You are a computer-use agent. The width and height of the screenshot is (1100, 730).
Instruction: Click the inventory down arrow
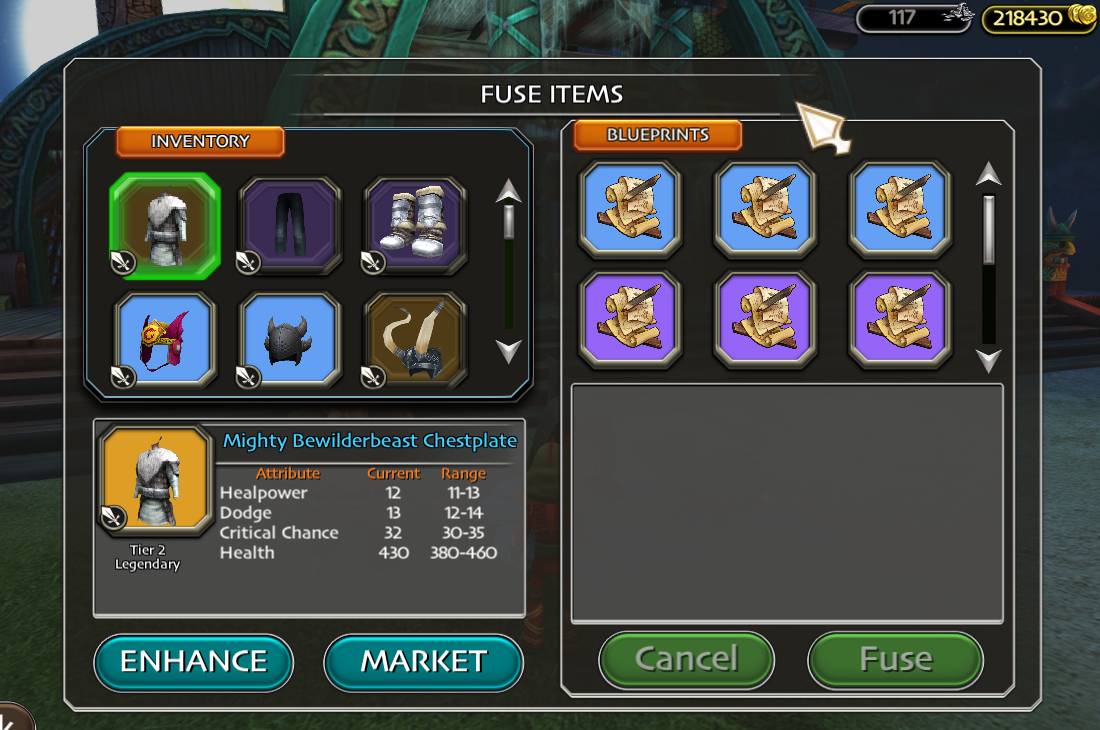tap(509, 351)
